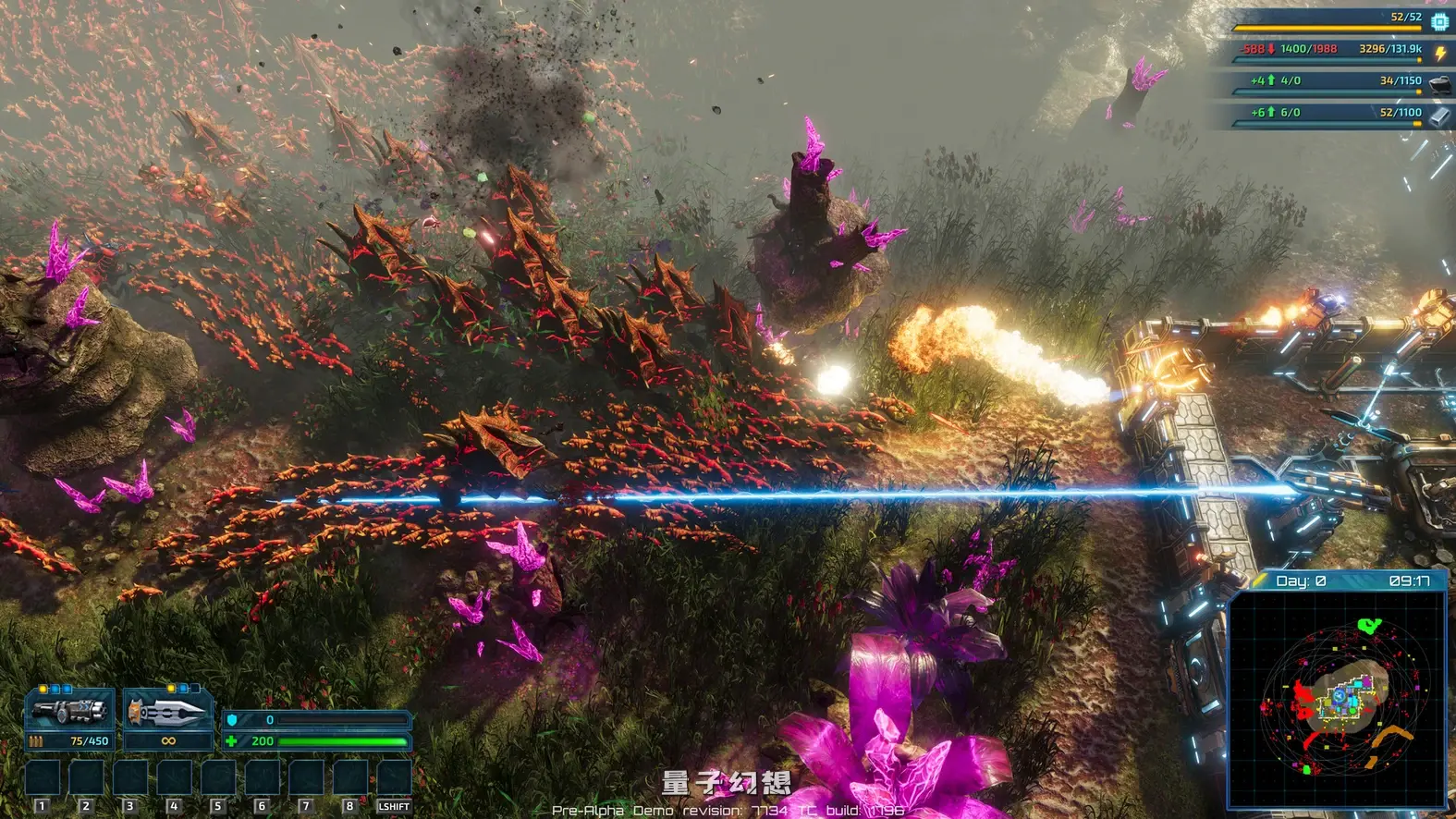Toggle the yellow loadout dot above the minigun
This screenshot has height=819, width=1456.
pyautogui.click(x=43, y=689)
